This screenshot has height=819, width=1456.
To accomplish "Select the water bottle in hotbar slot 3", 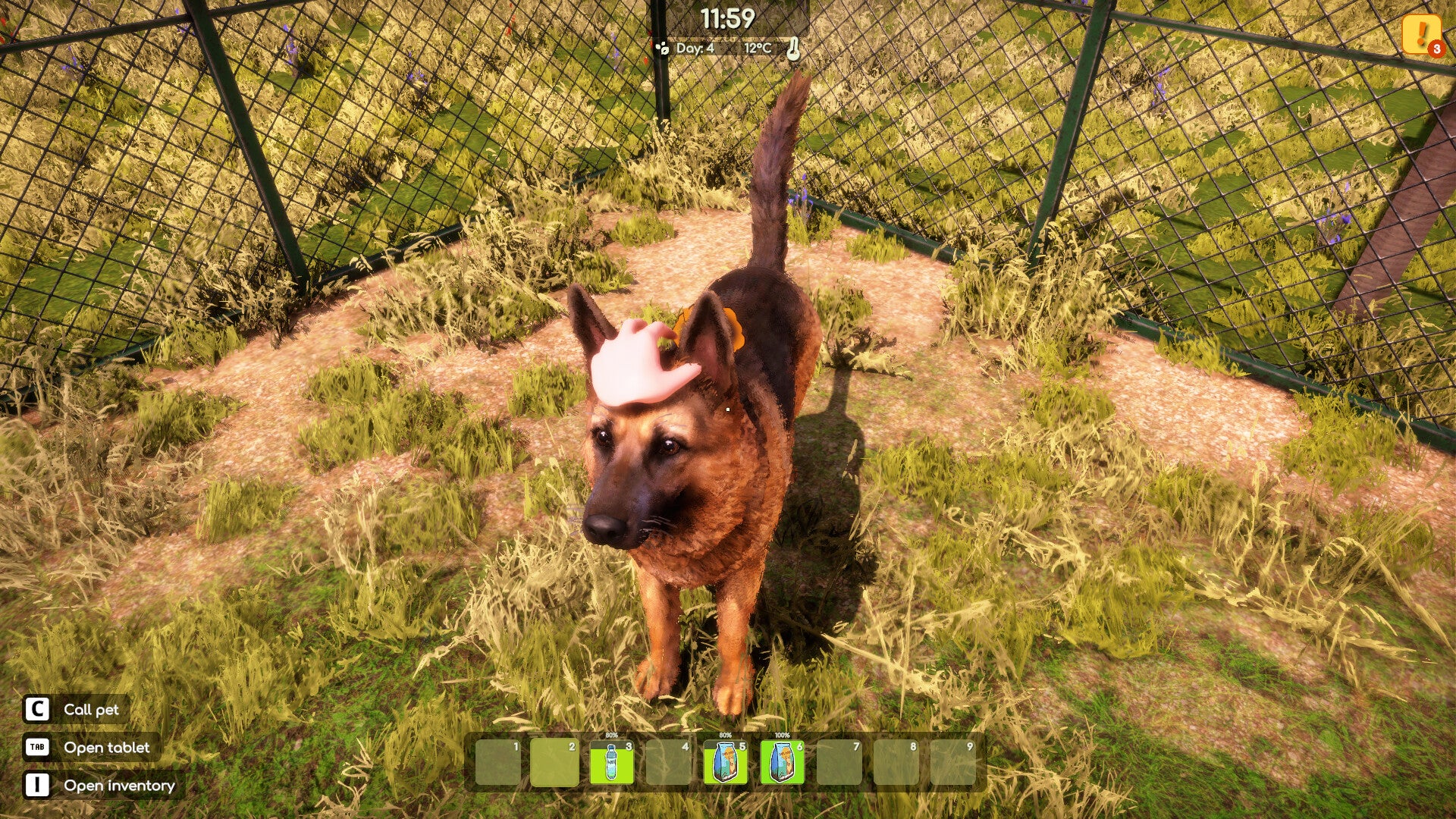I will tap(611, 762).
